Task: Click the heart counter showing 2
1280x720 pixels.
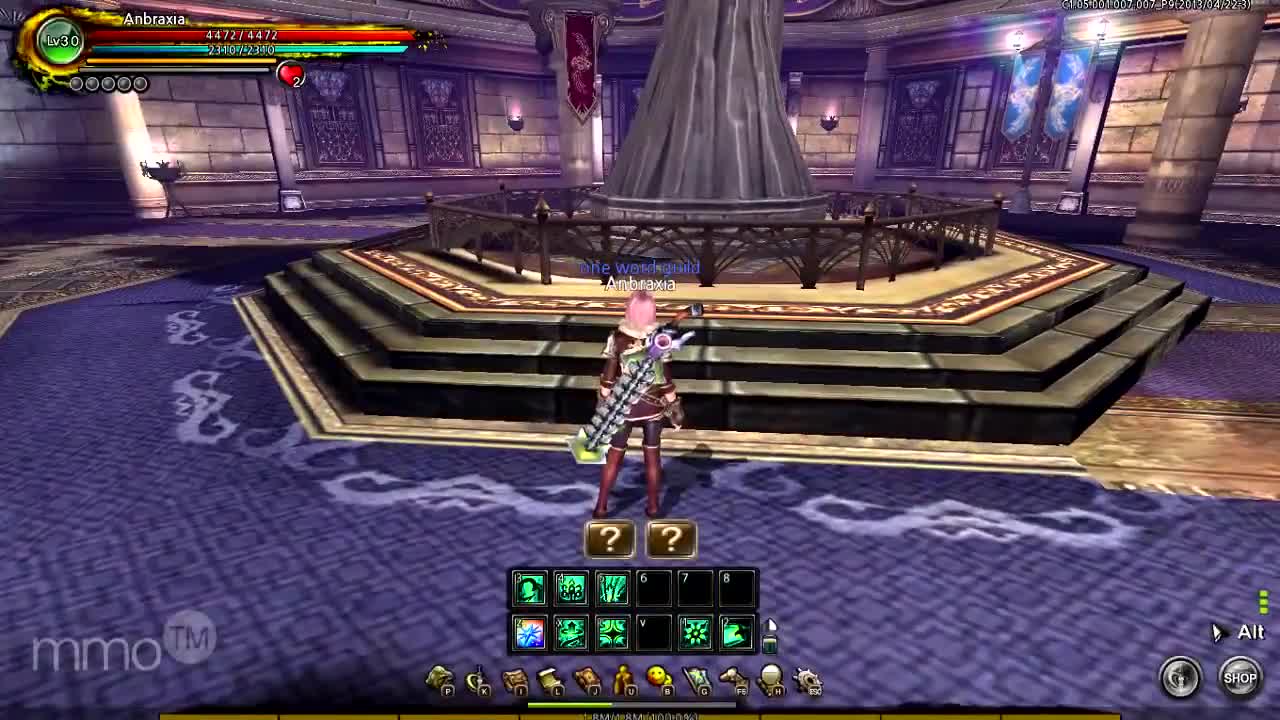Action: tap(293, 73)
